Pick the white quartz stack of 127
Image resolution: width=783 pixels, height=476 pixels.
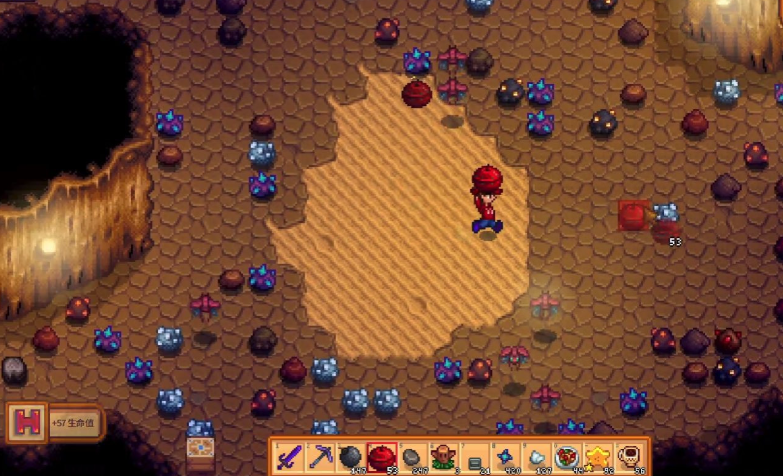(x=537, y=458)
